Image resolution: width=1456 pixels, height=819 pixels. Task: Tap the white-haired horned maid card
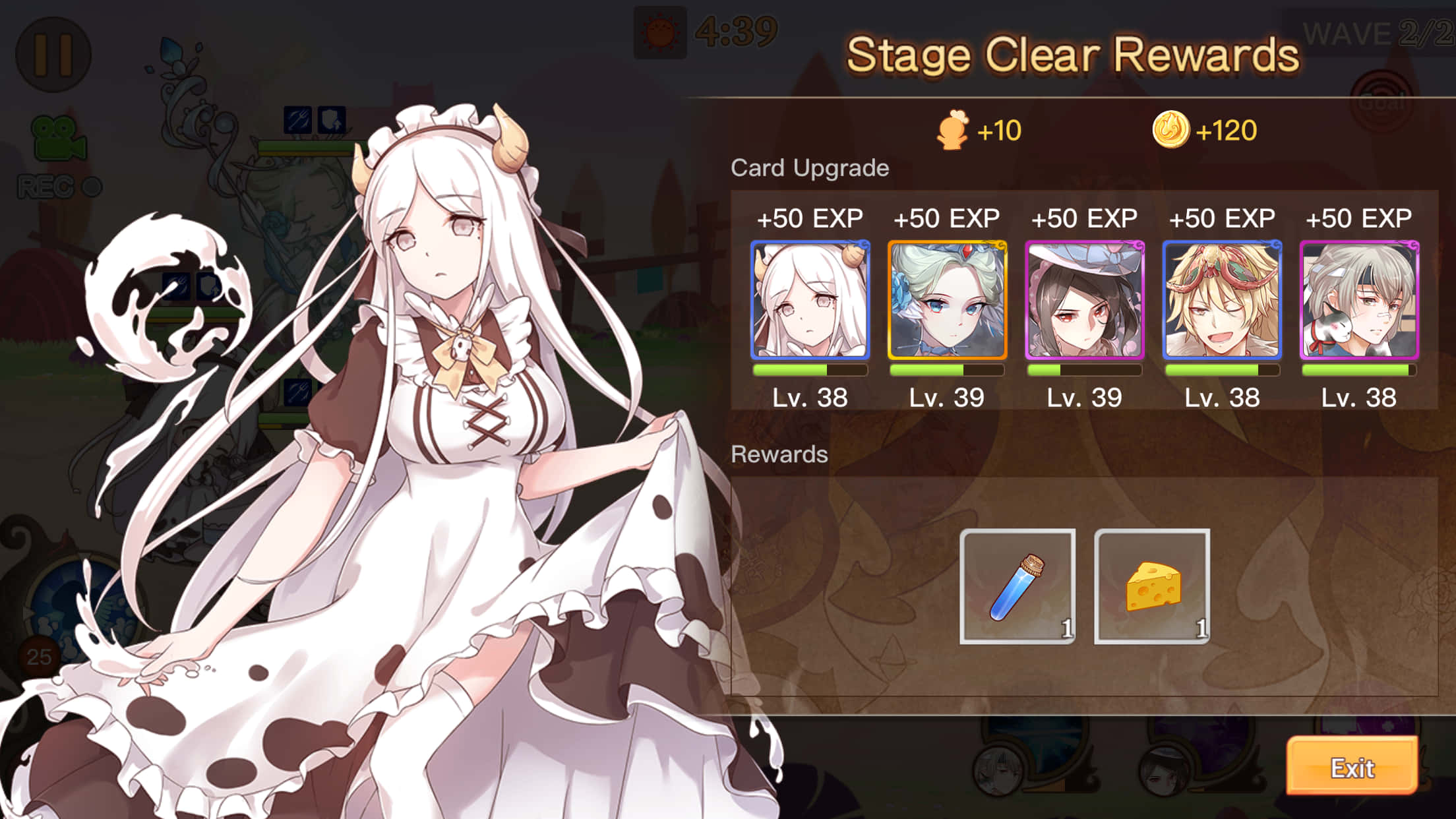tap(810, 300)
